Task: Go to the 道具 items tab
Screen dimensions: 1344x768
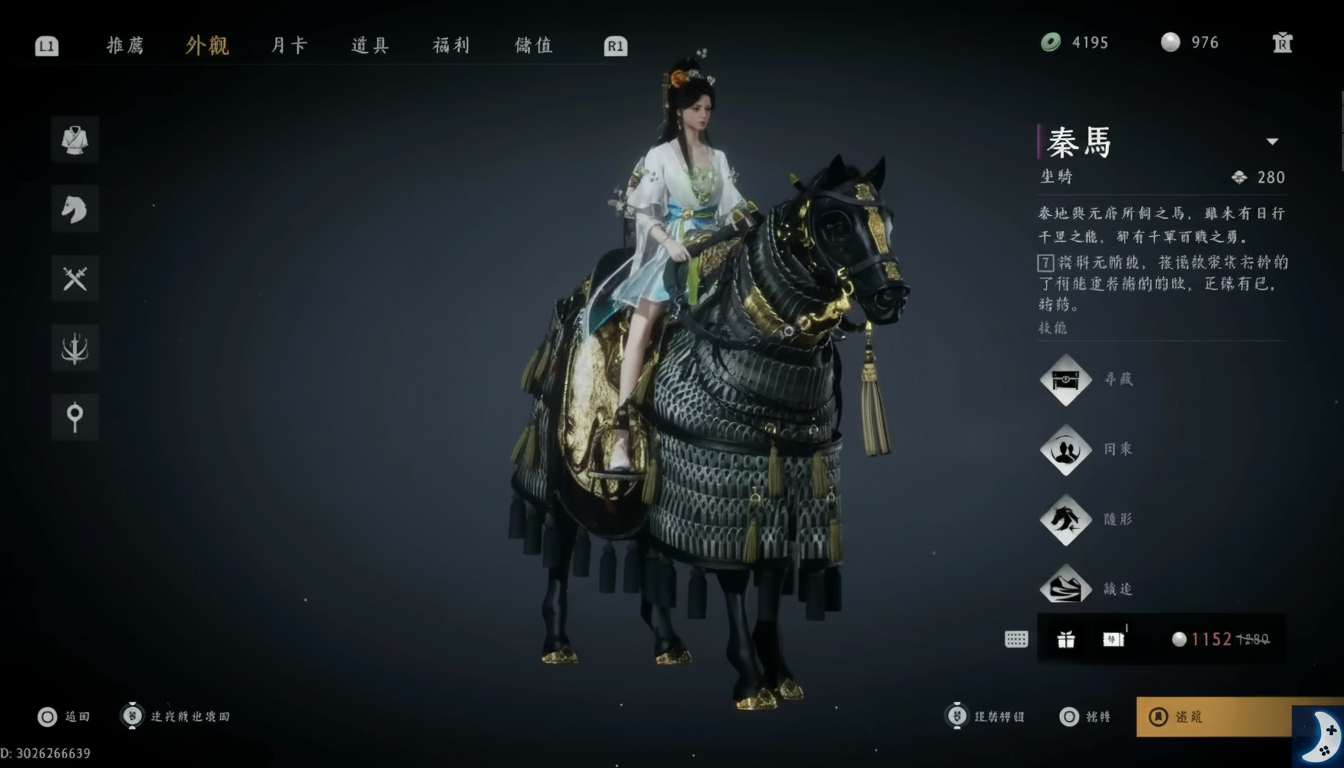Action: pyautogui.click(x=370, y=45)
